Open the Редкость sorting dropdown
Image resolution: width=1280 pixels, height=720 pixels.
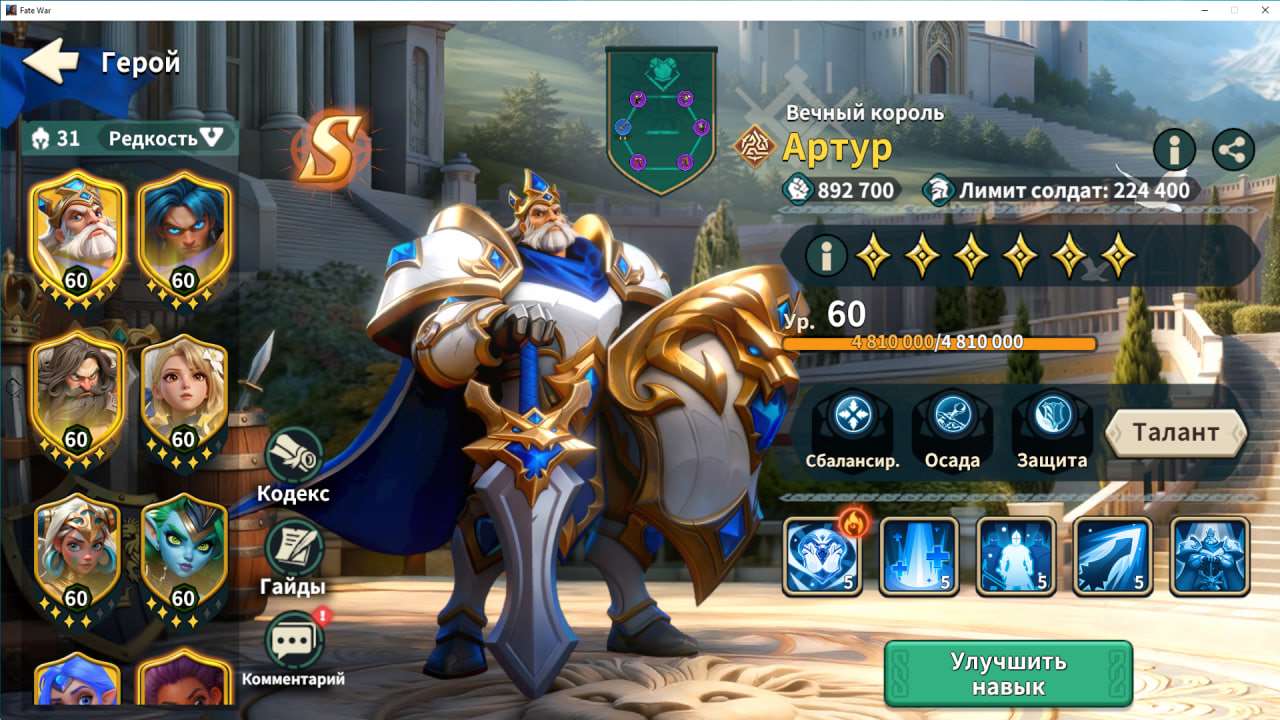tap(157, 139)
